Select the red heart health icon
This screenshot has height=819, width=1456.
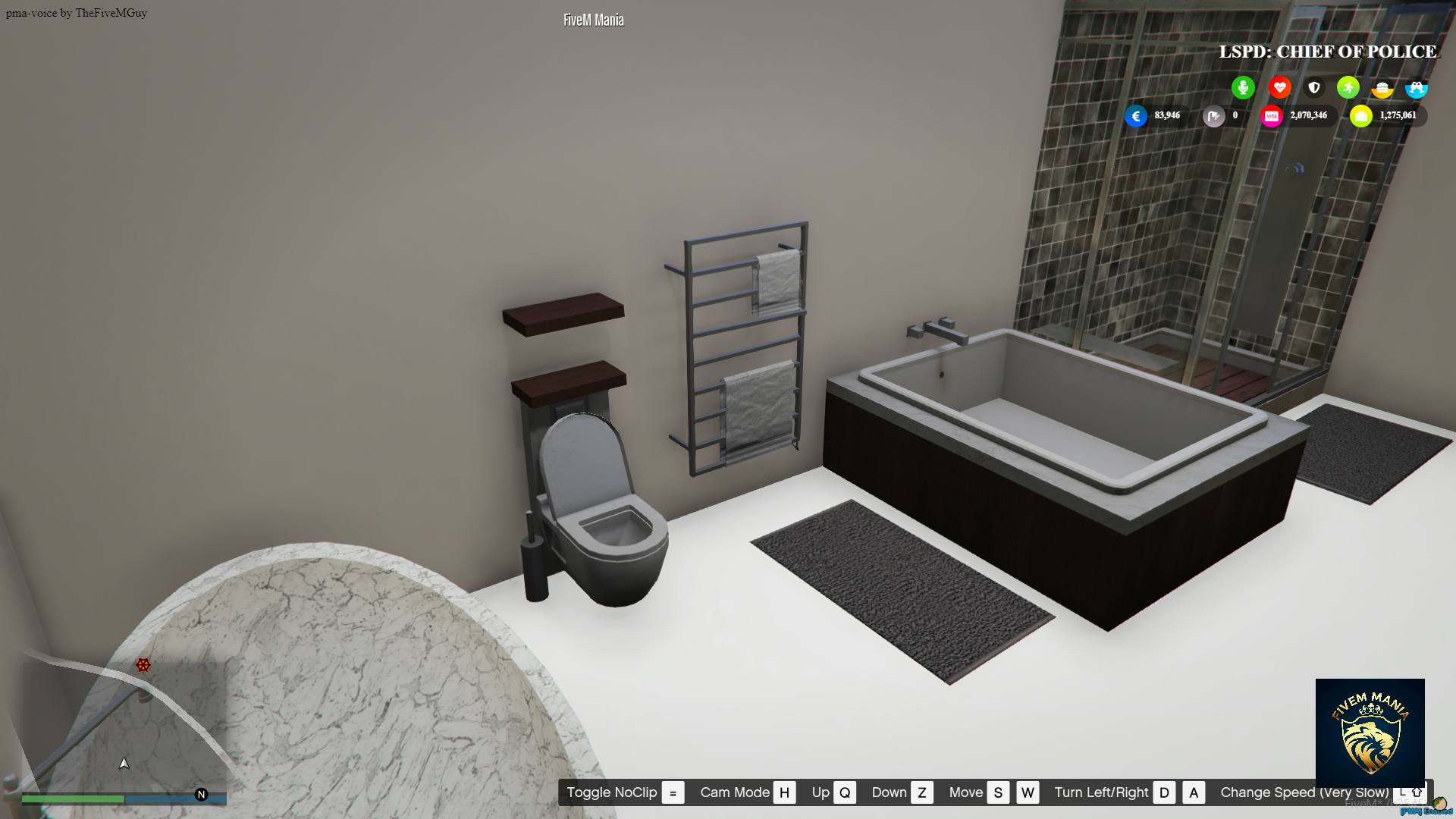(1279, 87)
